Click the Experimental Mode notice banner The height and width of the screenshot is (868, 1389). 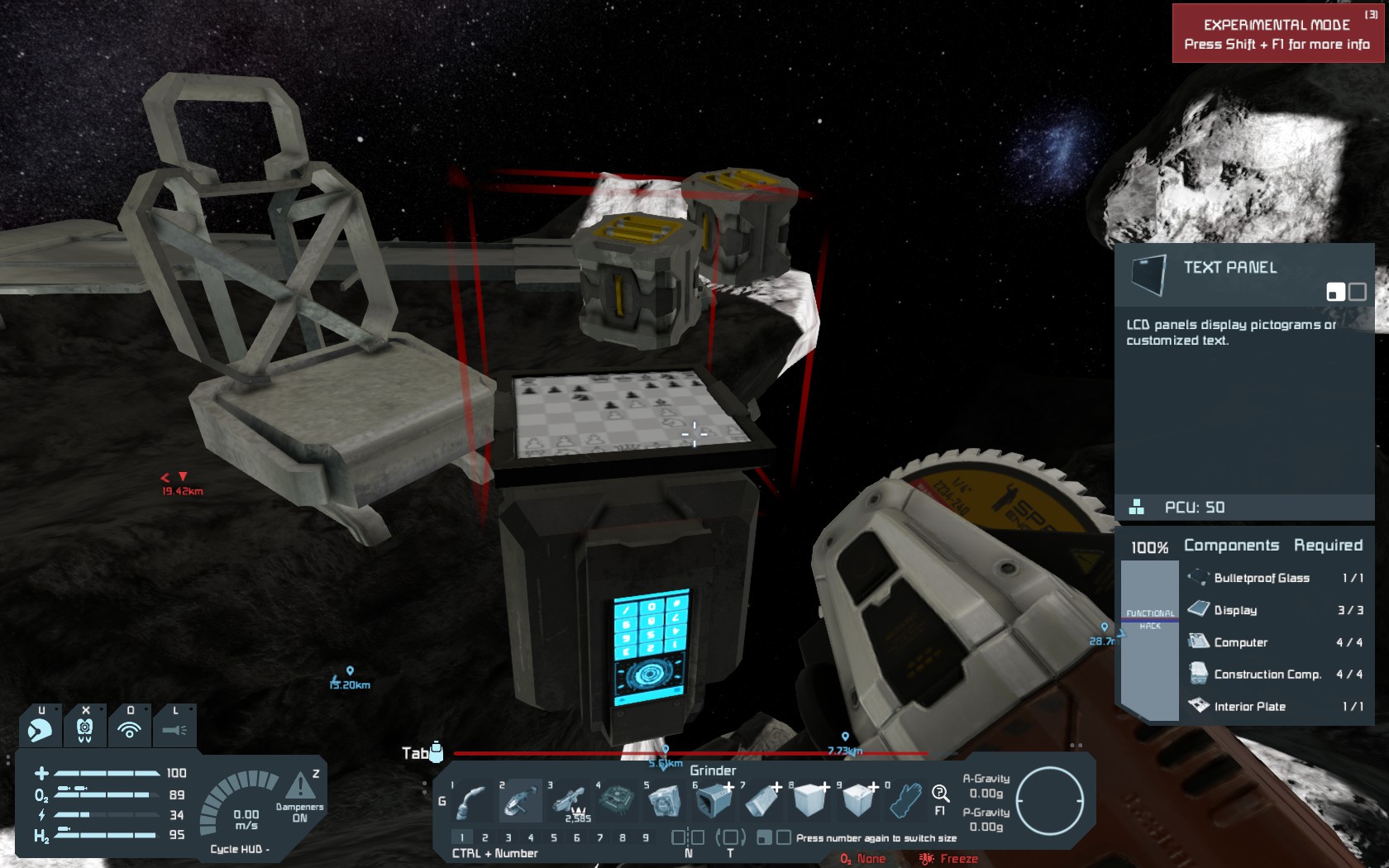pos(1277,34)
